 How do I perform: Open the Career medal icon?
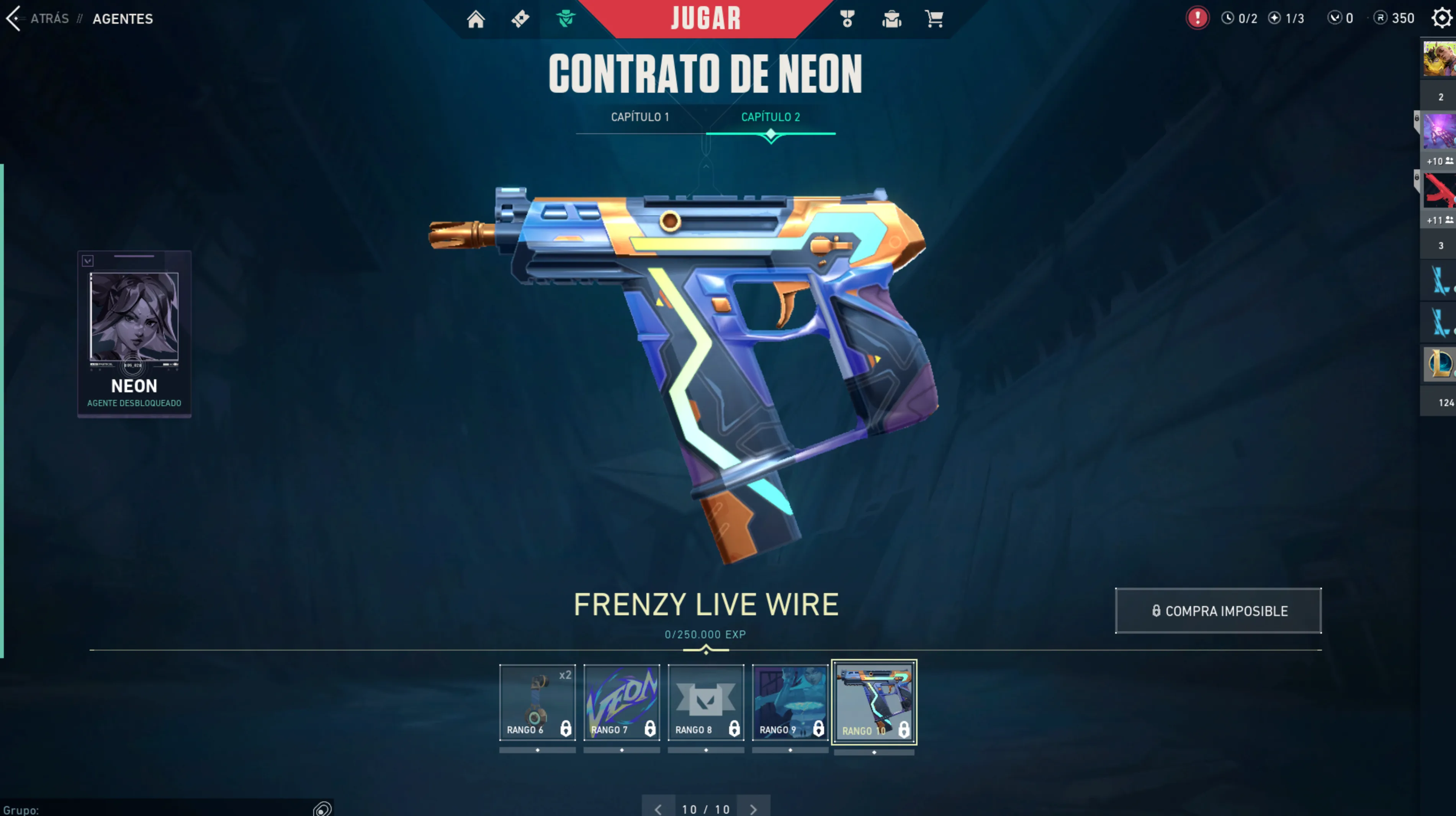[x=848, y=19]
